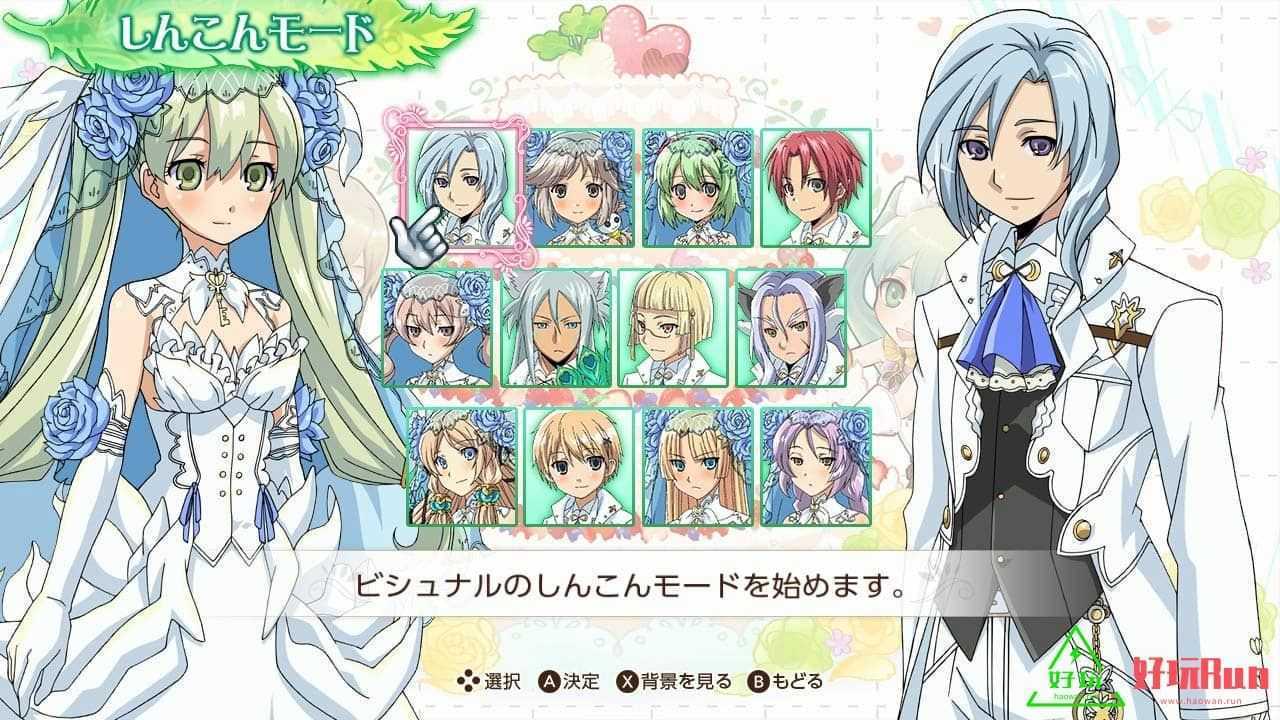Choose the pink-haired Dolce portrait
The width and height of the screenshot is (1280, 720).
(x=438, y=327)
